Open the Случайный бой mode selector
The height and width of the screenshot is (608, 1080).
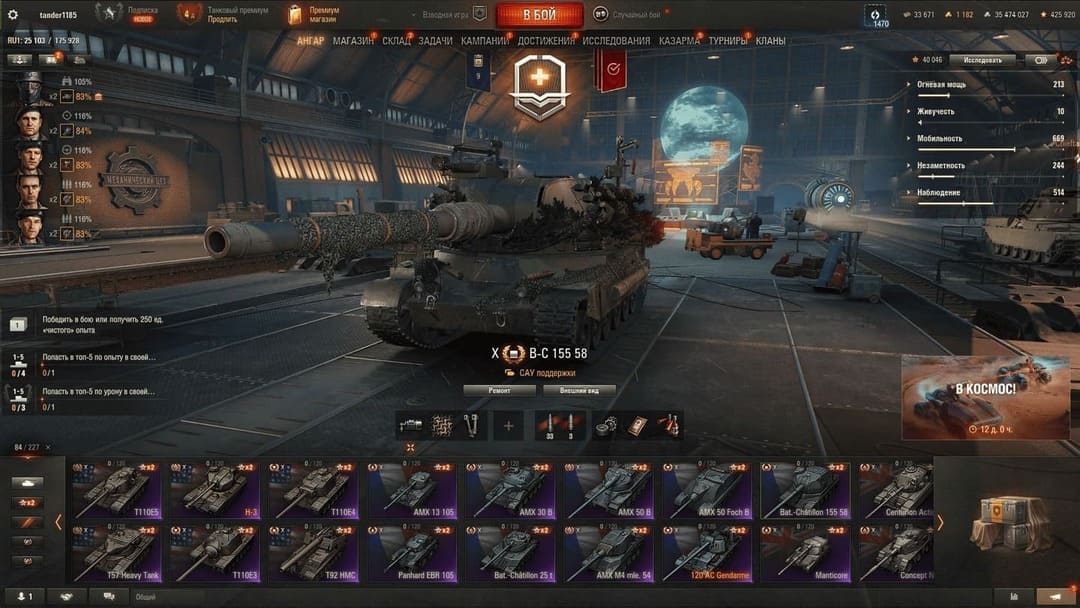(x=630, y=14)
